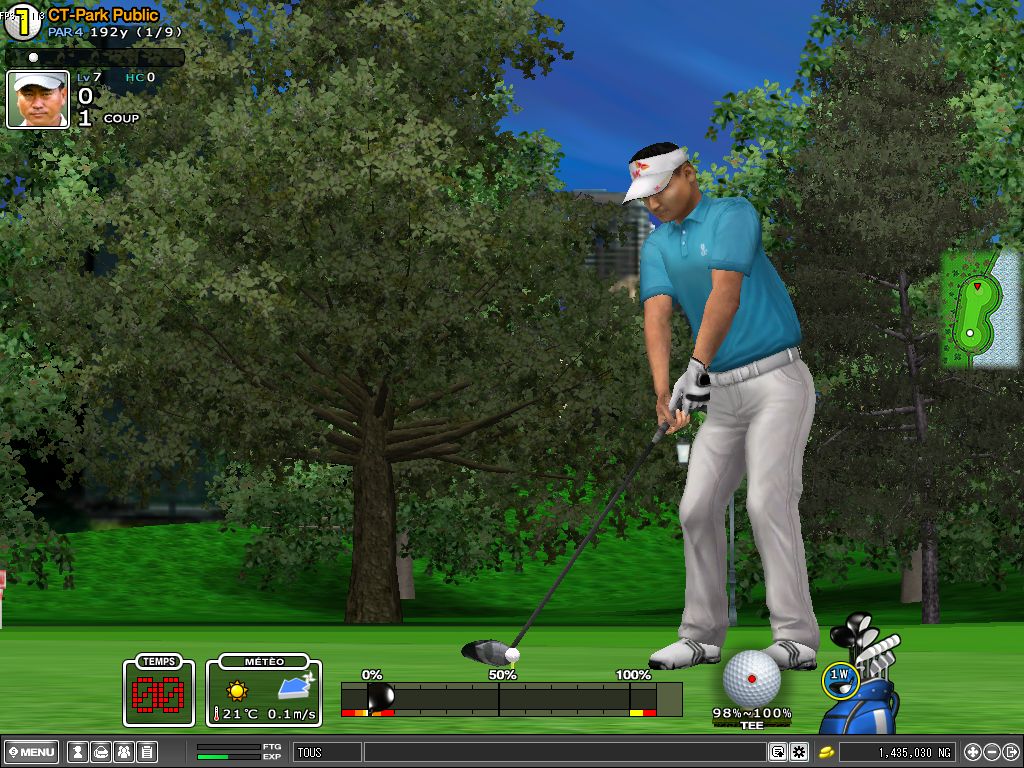
Task: Open the cap-shaped equipment icon
Action: [100, 752]
